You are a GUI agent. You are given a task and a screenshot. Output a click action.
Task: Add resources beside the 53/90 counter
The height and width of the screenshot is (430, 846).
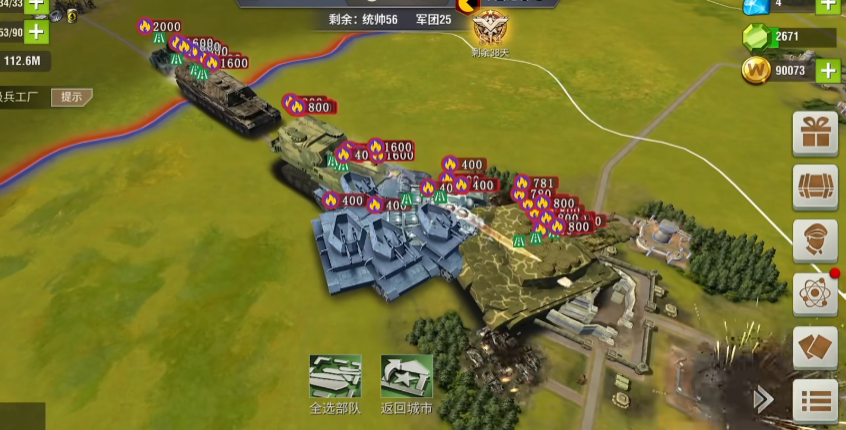click(37, 31)
